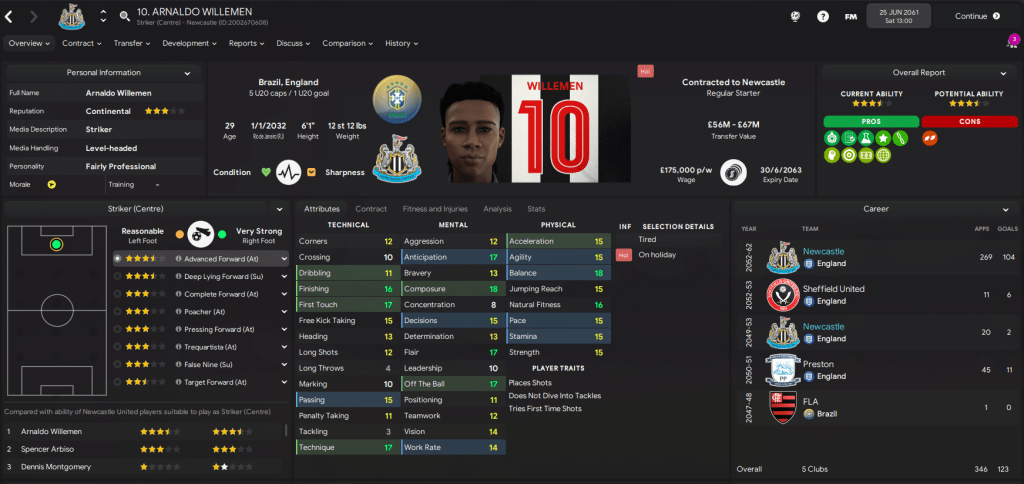Click the Continue button
The width and height of the screenshot is (1024, 484).
click(x=978, y=16)
